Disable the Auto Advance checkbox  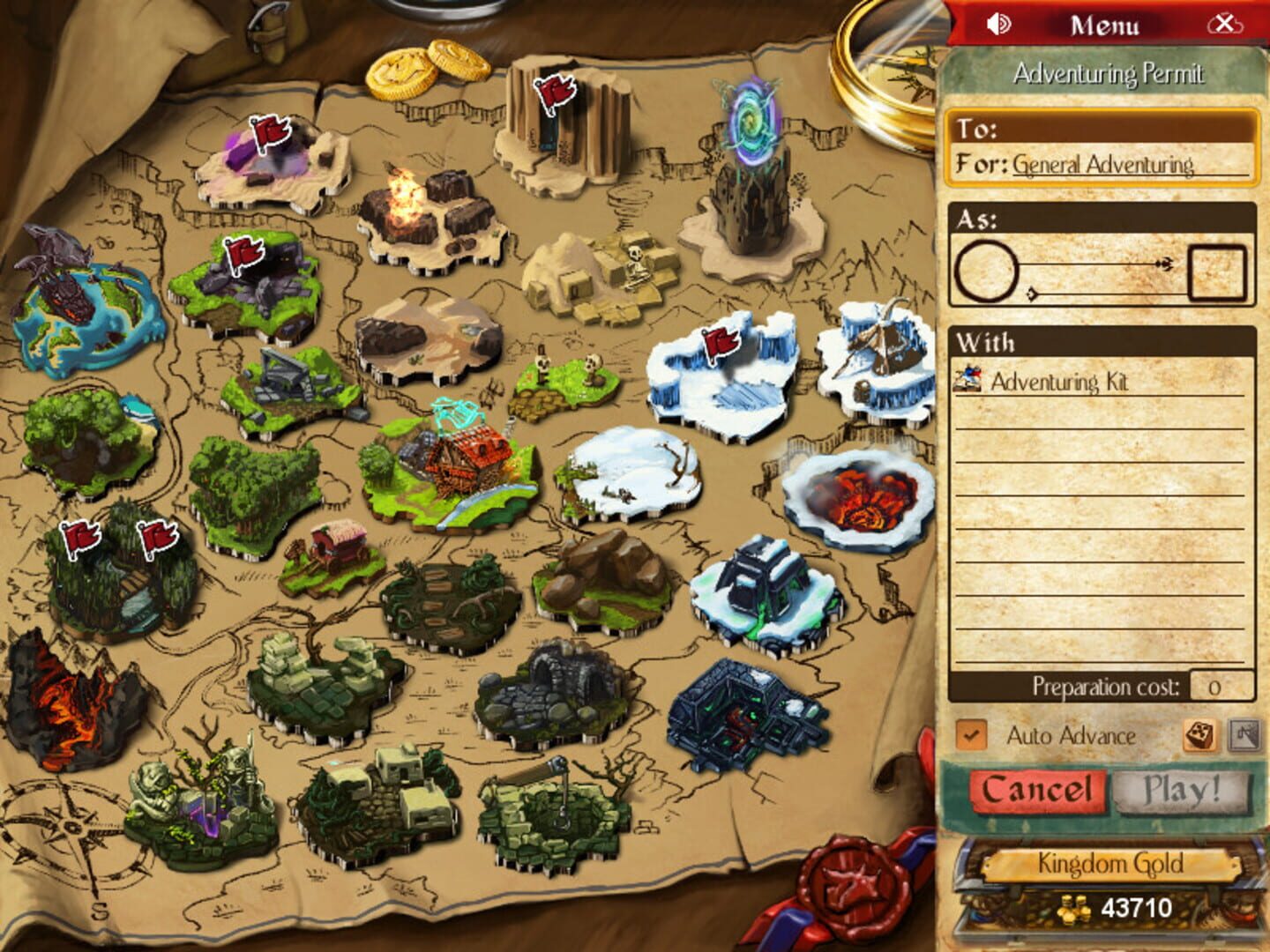[972, 734]
